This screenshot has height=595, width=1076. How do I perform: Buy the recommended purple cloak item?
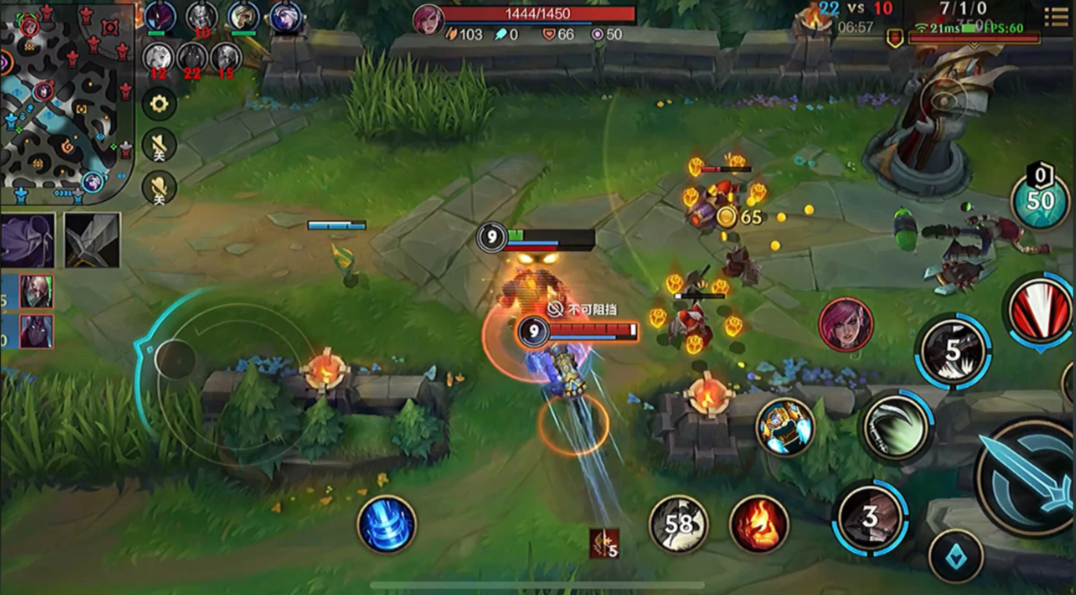click(x=28, y=241)
